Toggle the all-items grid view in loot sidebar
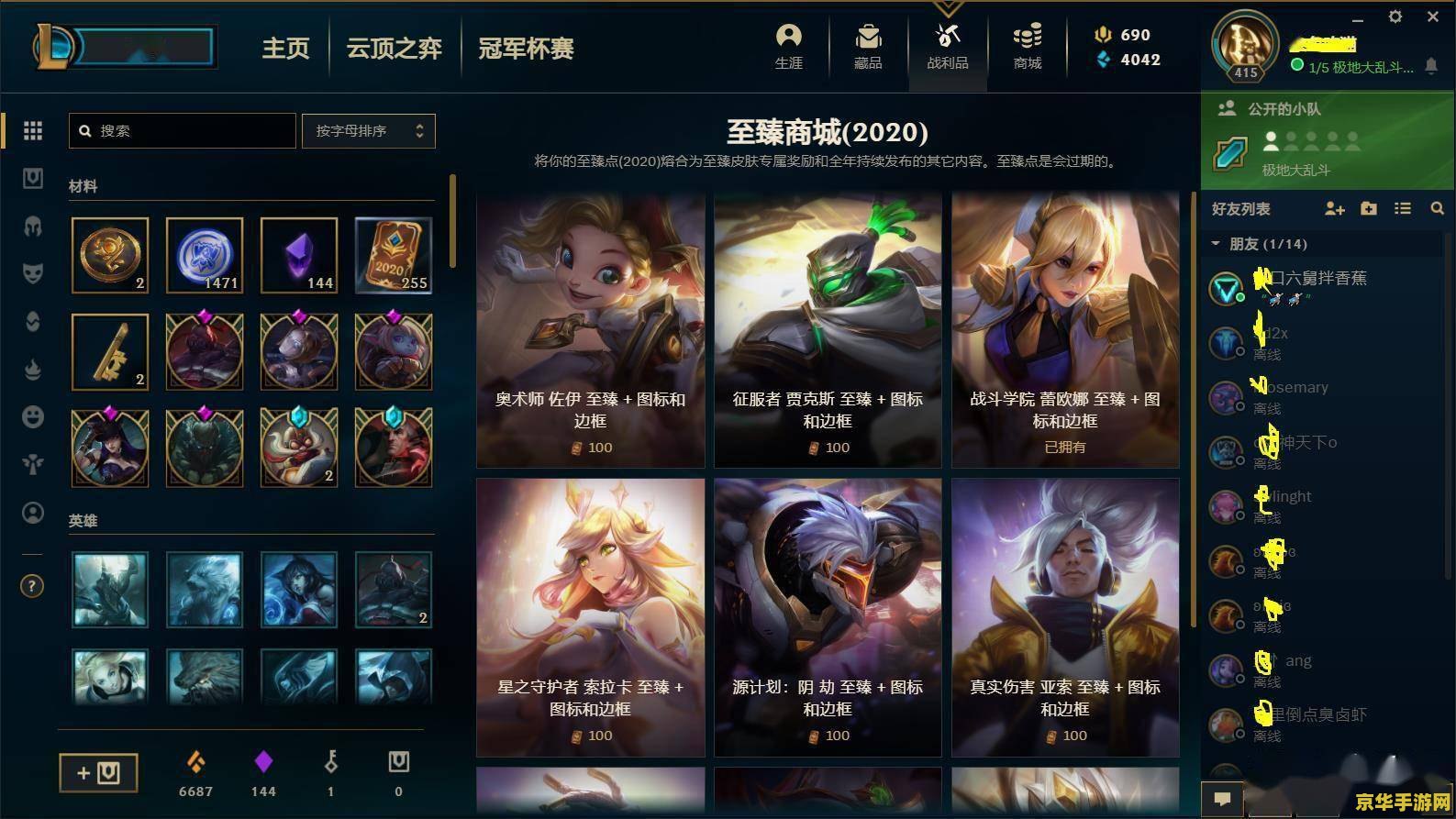 coord(32,130)
